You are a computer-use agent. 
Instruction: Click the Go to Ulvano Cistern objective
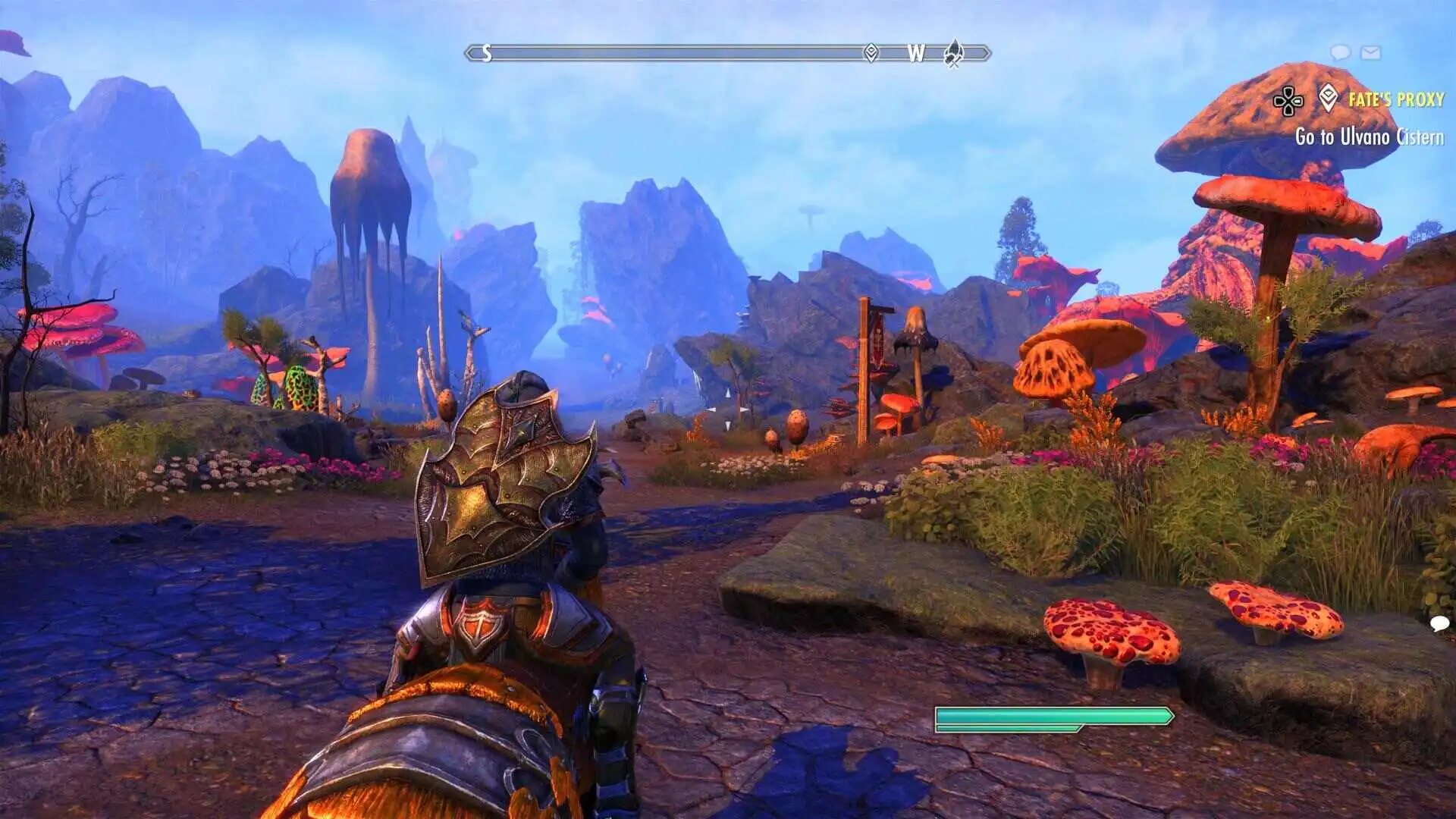[x=1369, y=137]
